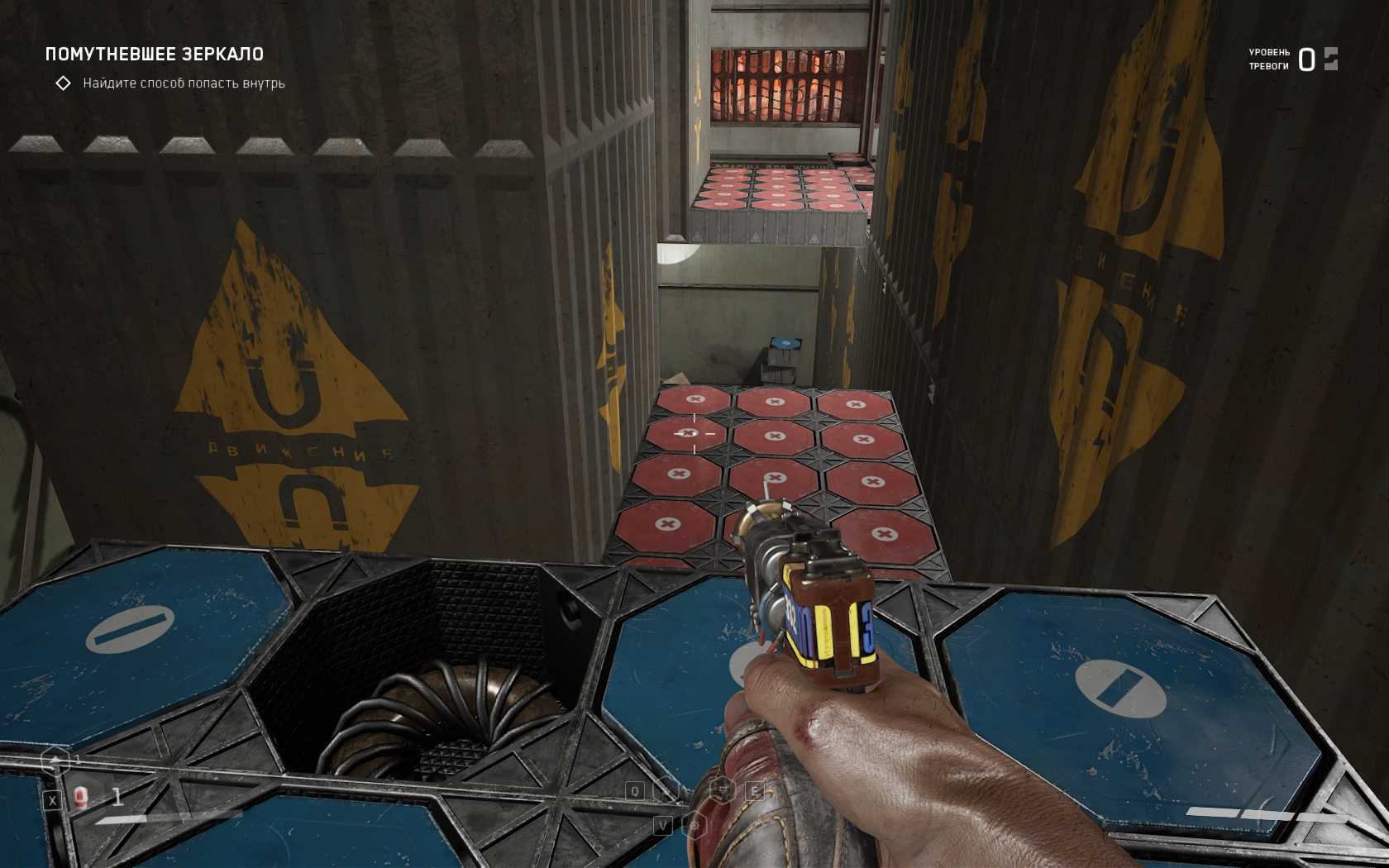1389x868 pixels.
Task: Use the red health capsule item
Action: [81, 798]
